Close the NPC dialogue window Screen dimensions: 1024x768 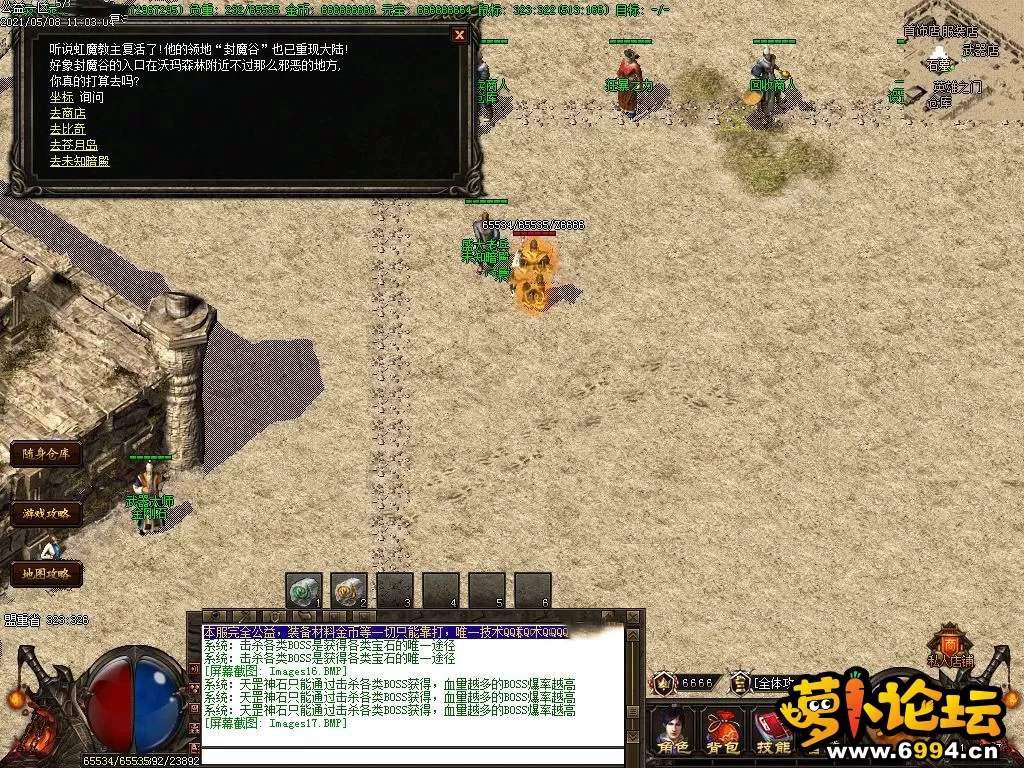(x=459, y=35)
